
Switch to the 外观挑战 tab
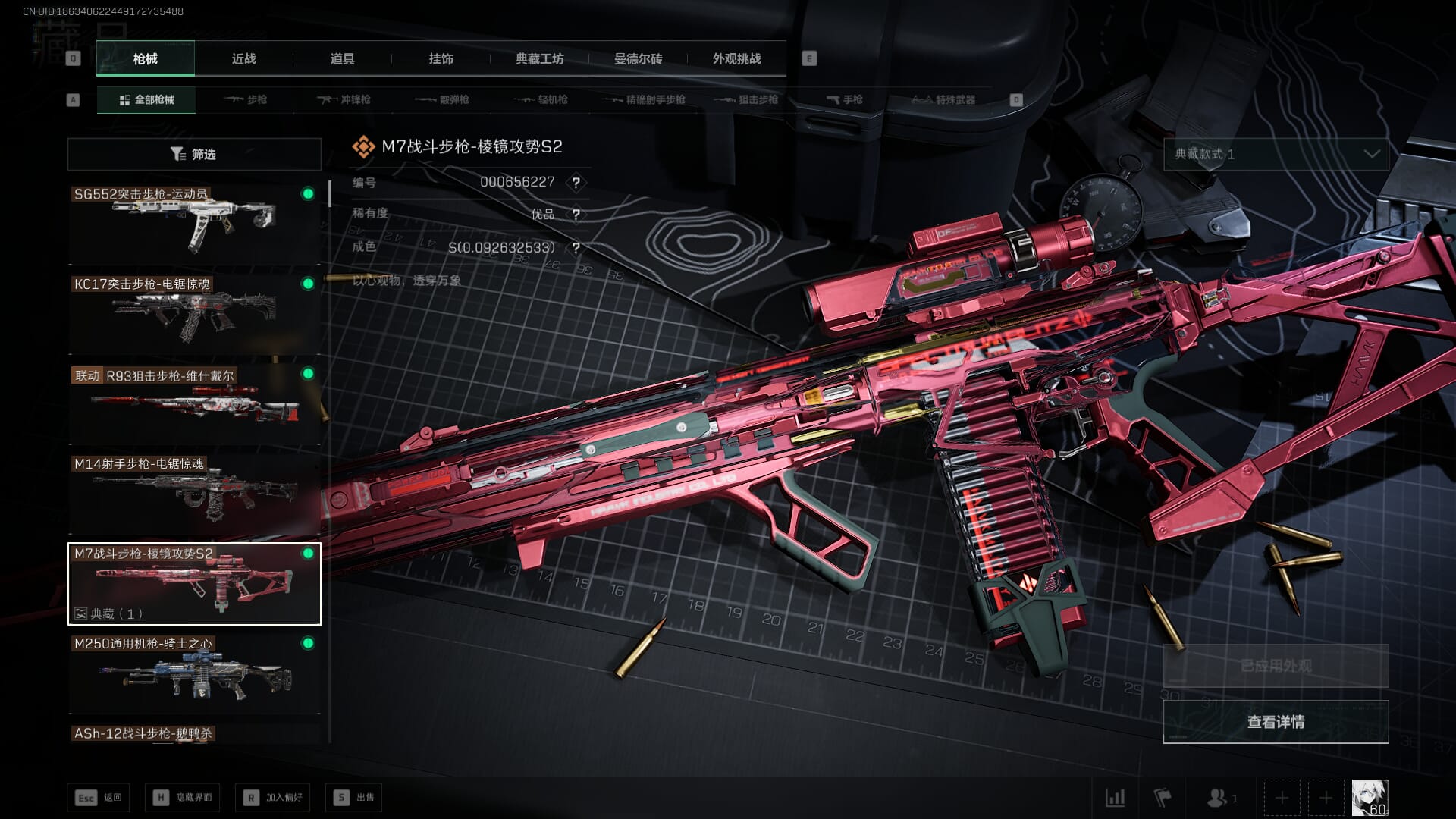point(736,58)
